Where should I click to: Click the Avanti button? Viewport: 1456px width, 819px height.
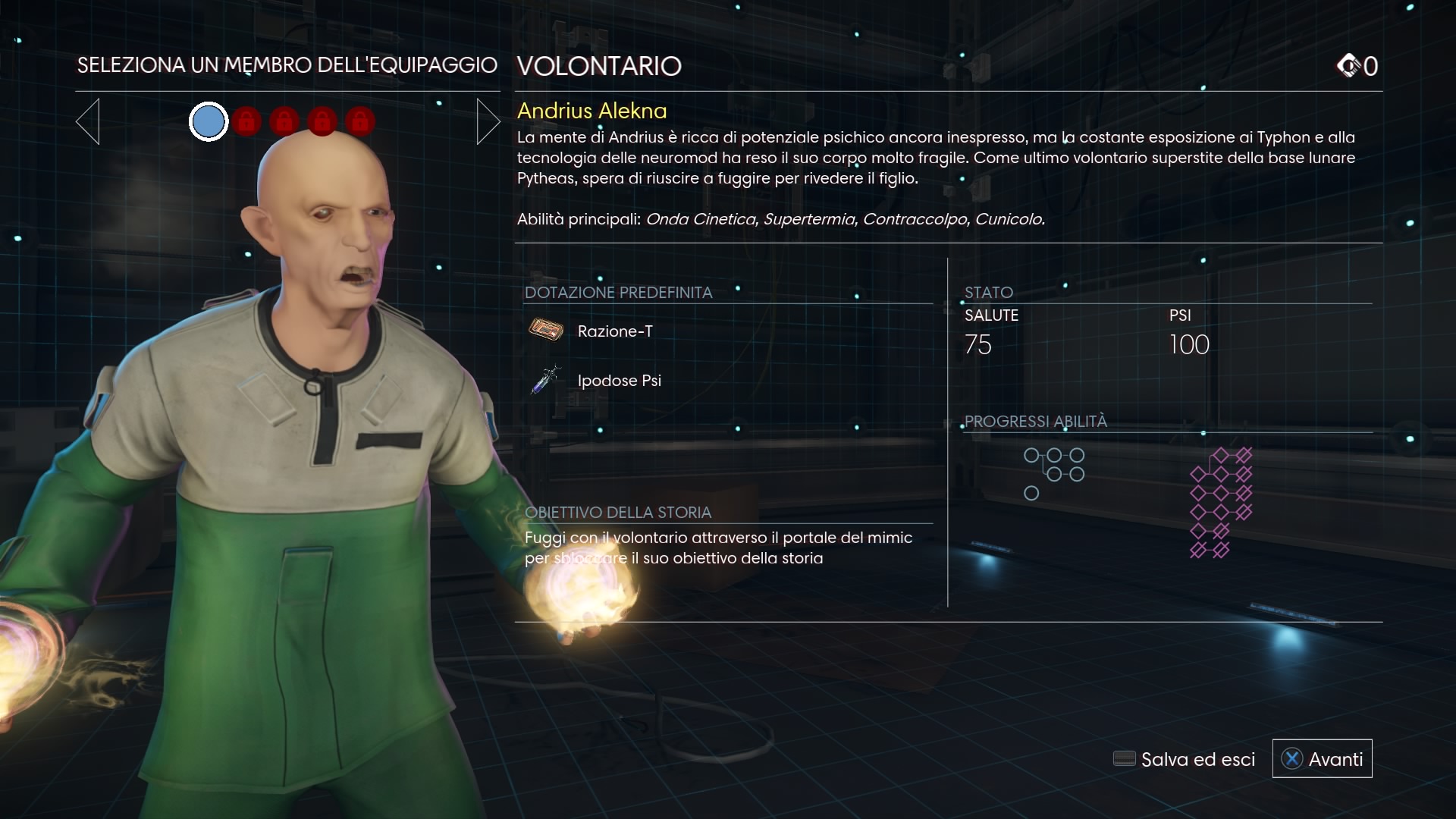click(1322, 759)
